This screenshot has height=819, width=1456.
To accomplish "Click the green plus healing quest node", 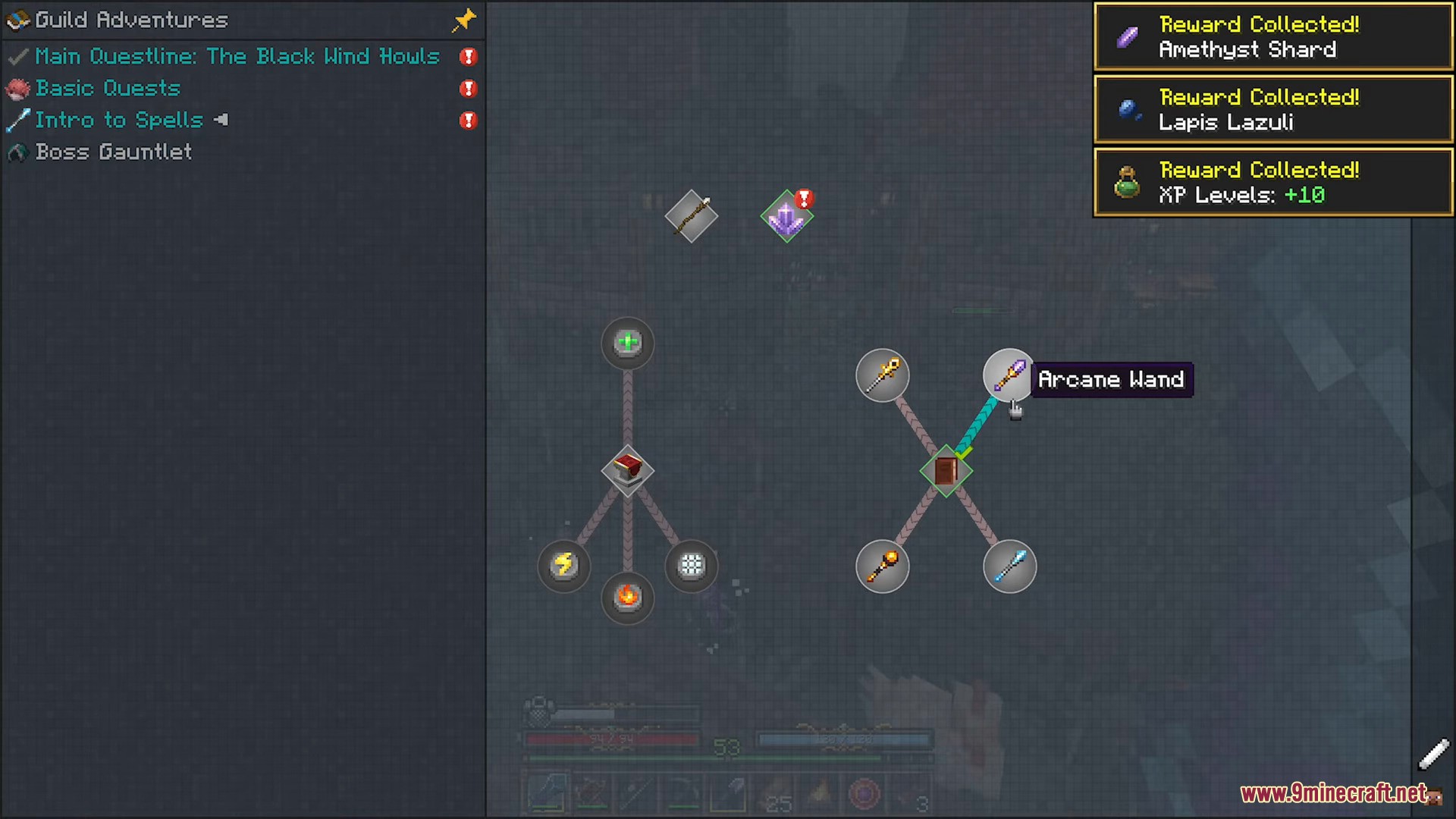I will (x=627, y=344).
